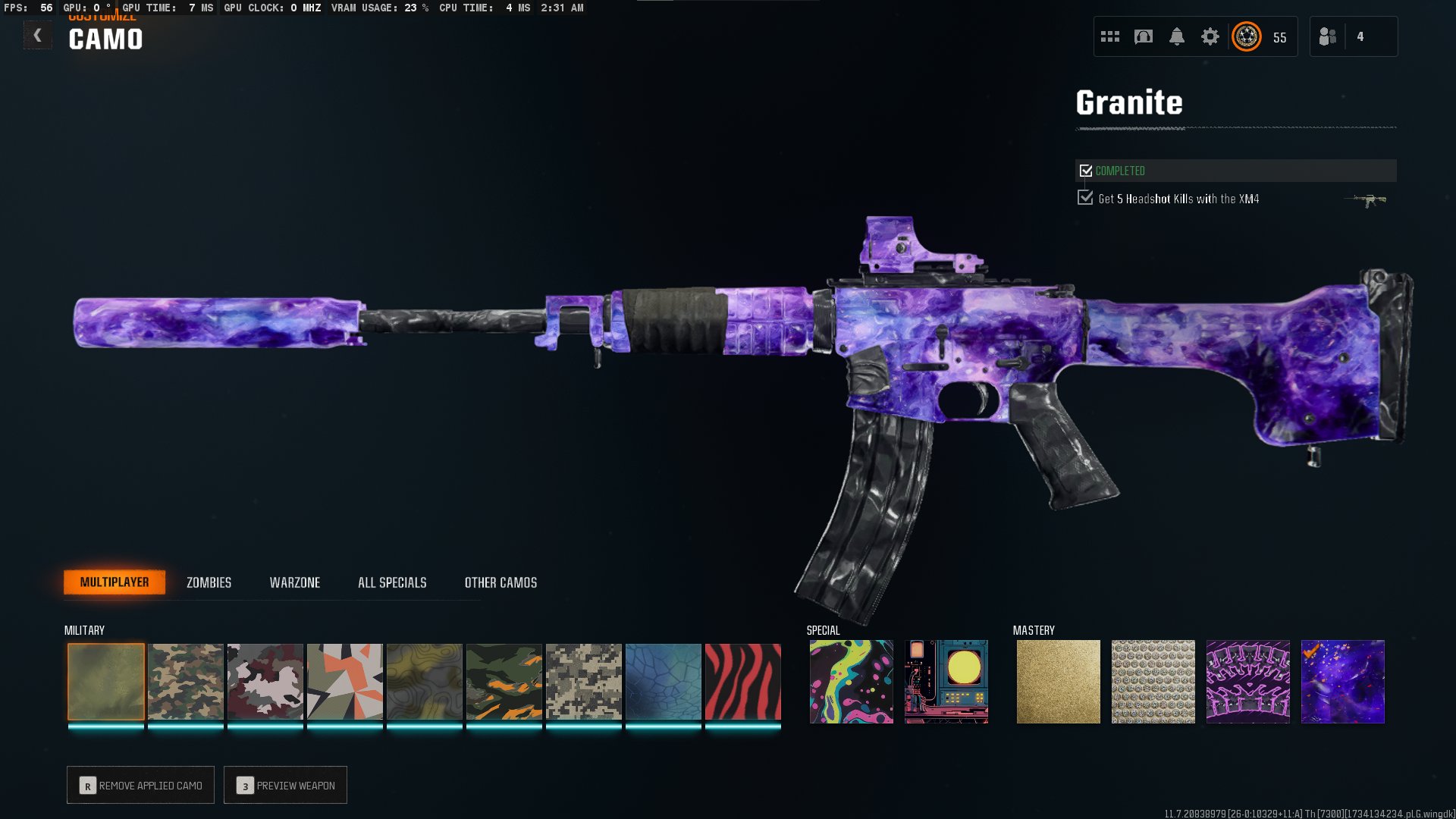
Task: Click Remove Applied Camo button
Action: point(141,785)
